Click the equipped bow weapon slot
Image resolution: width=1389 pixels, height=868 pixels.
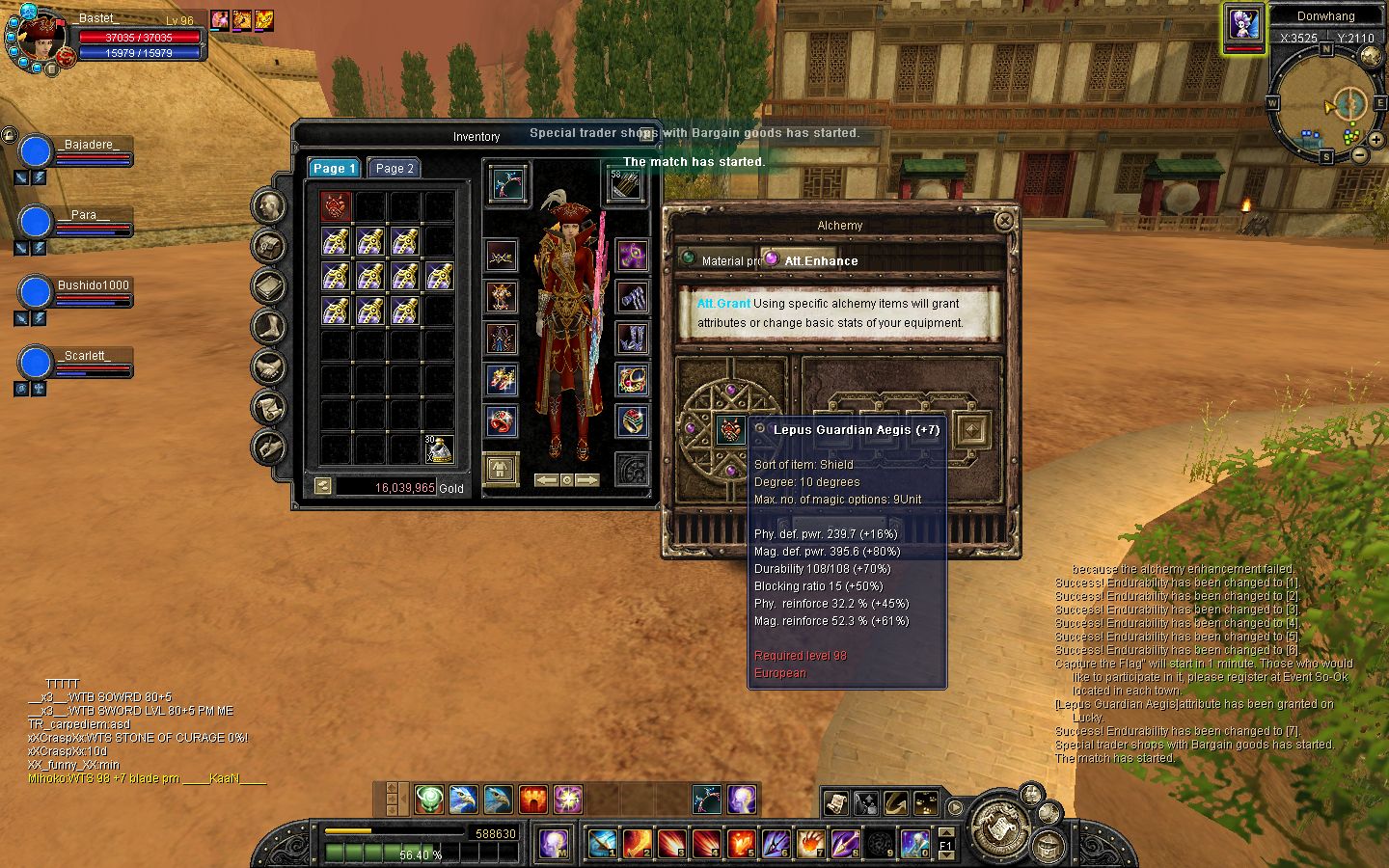507,183
